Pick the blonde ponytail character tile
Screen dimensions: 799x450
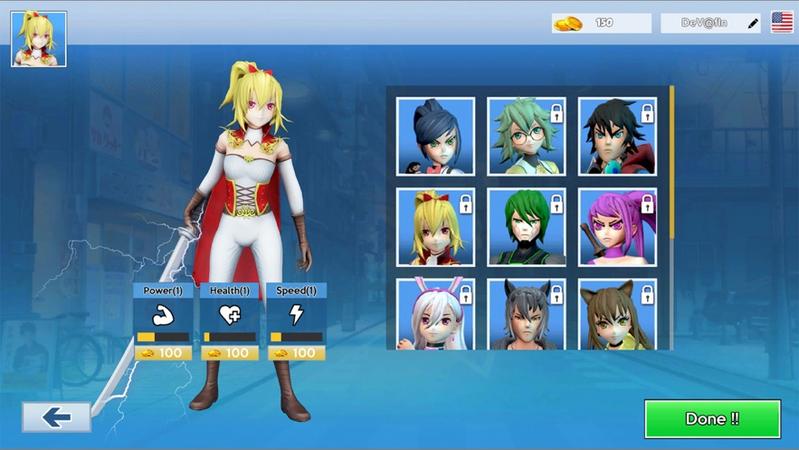coord(435,227)
